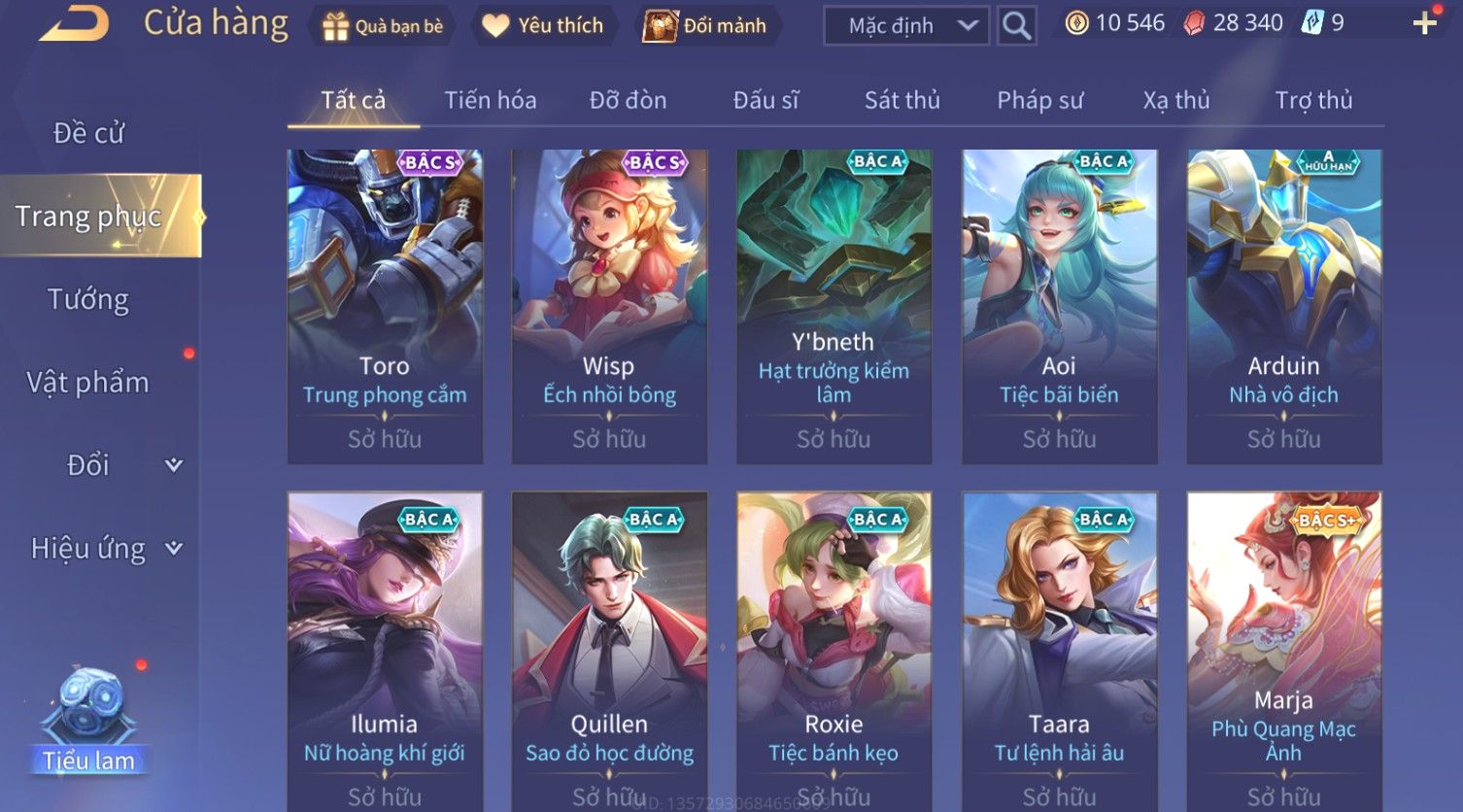Select Toro Trung phong cắm skin card
This screenshot has width=1463, height=812.
click(x=385, y=306)
